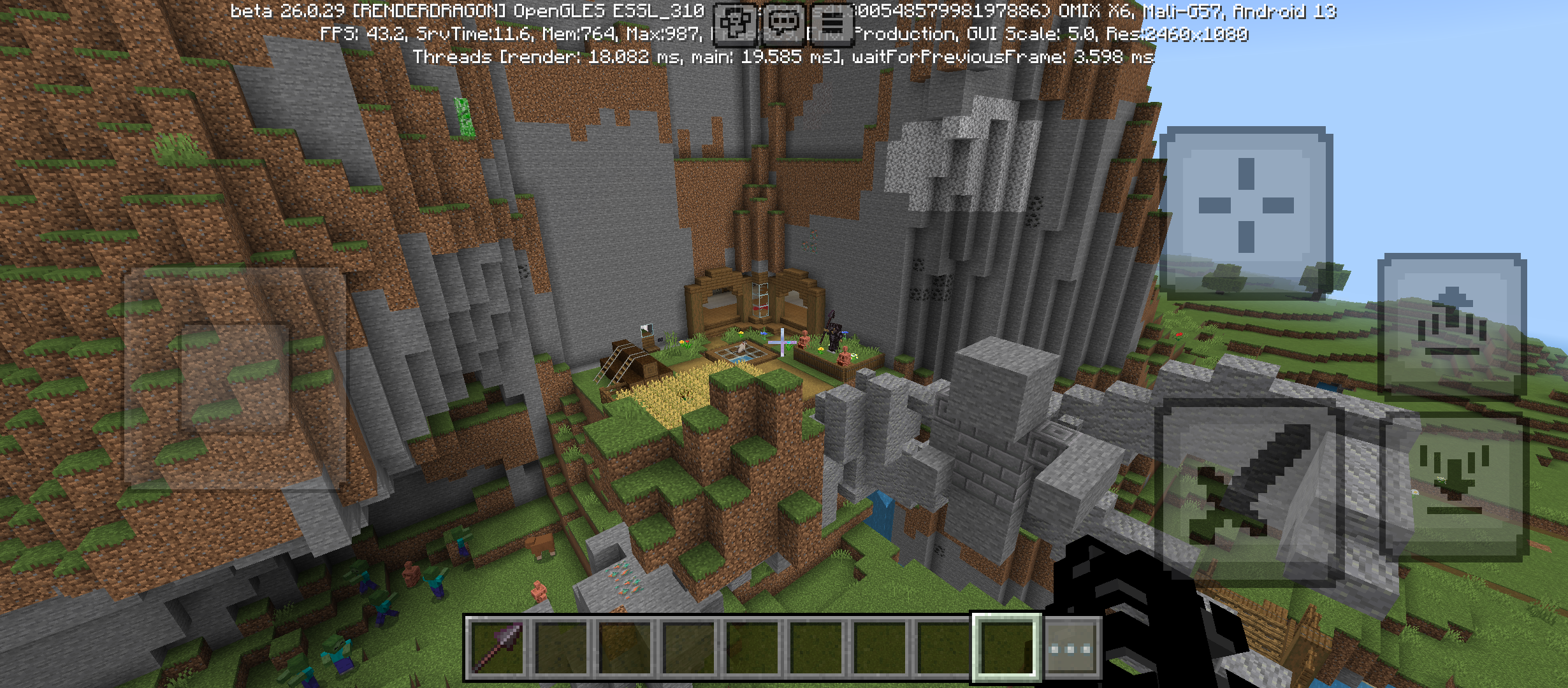This screenshot has height=688, width=1568.
Task: Open the emote menu button
Action: pyautogui.click(x=736, y=24)
